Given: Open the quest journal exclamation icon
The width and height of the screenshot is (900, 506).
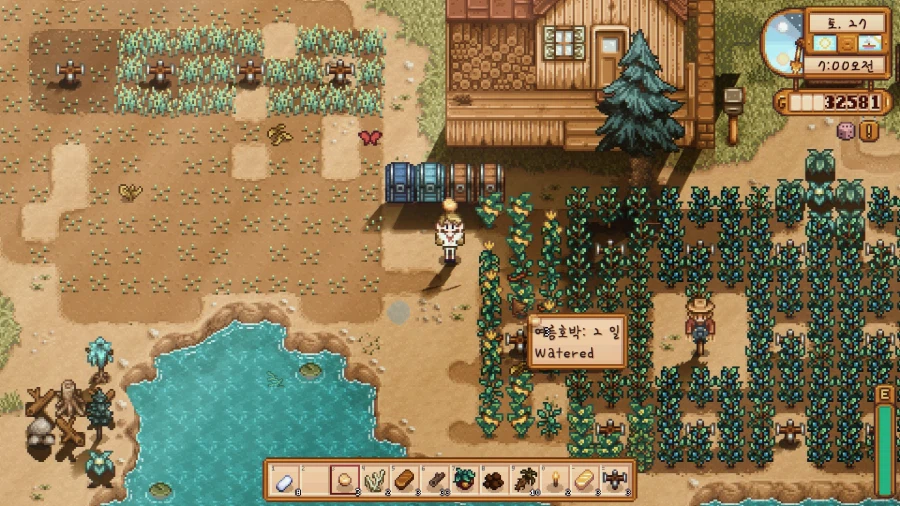Looking at the screenshot, I should pos(868,130).
